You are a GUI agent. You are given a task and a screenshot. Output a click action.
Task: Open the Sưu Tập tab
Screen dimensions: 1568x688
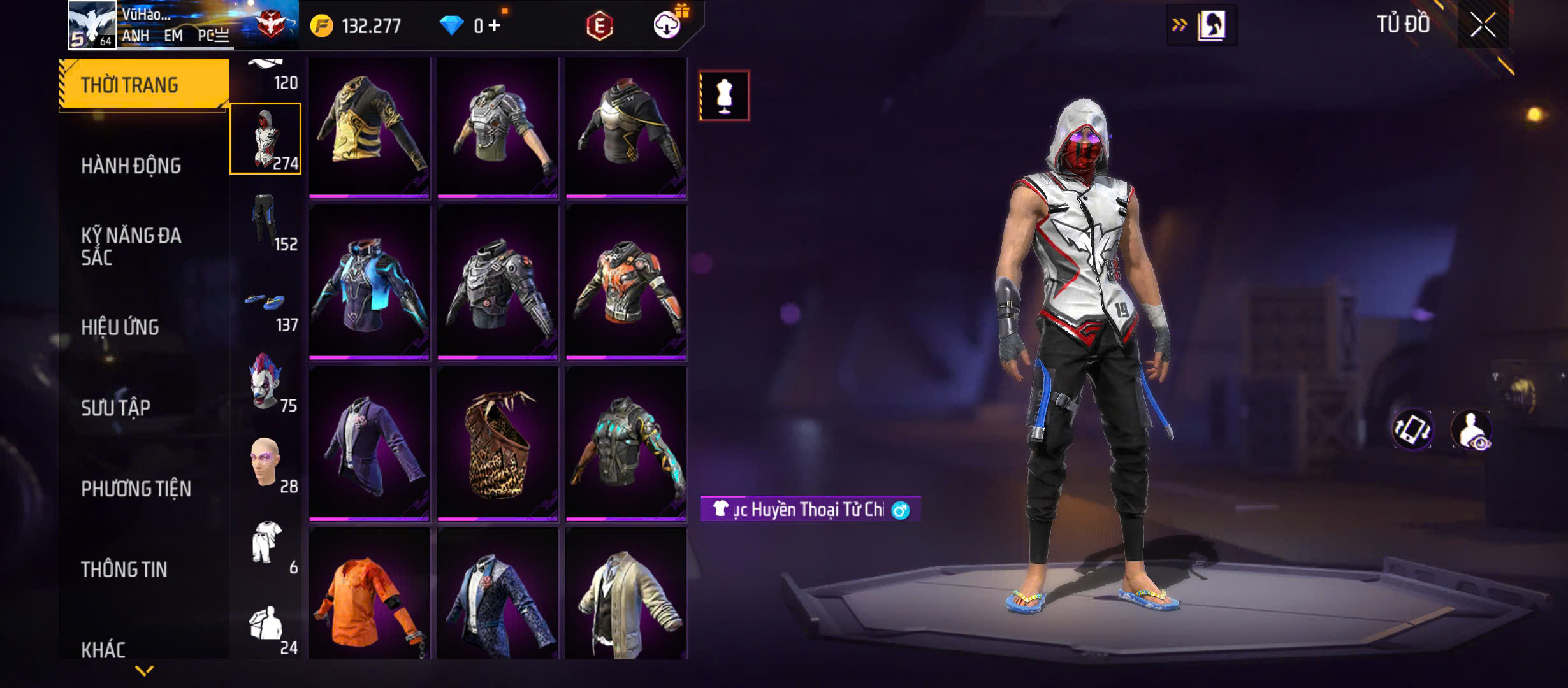click(115, 408)
